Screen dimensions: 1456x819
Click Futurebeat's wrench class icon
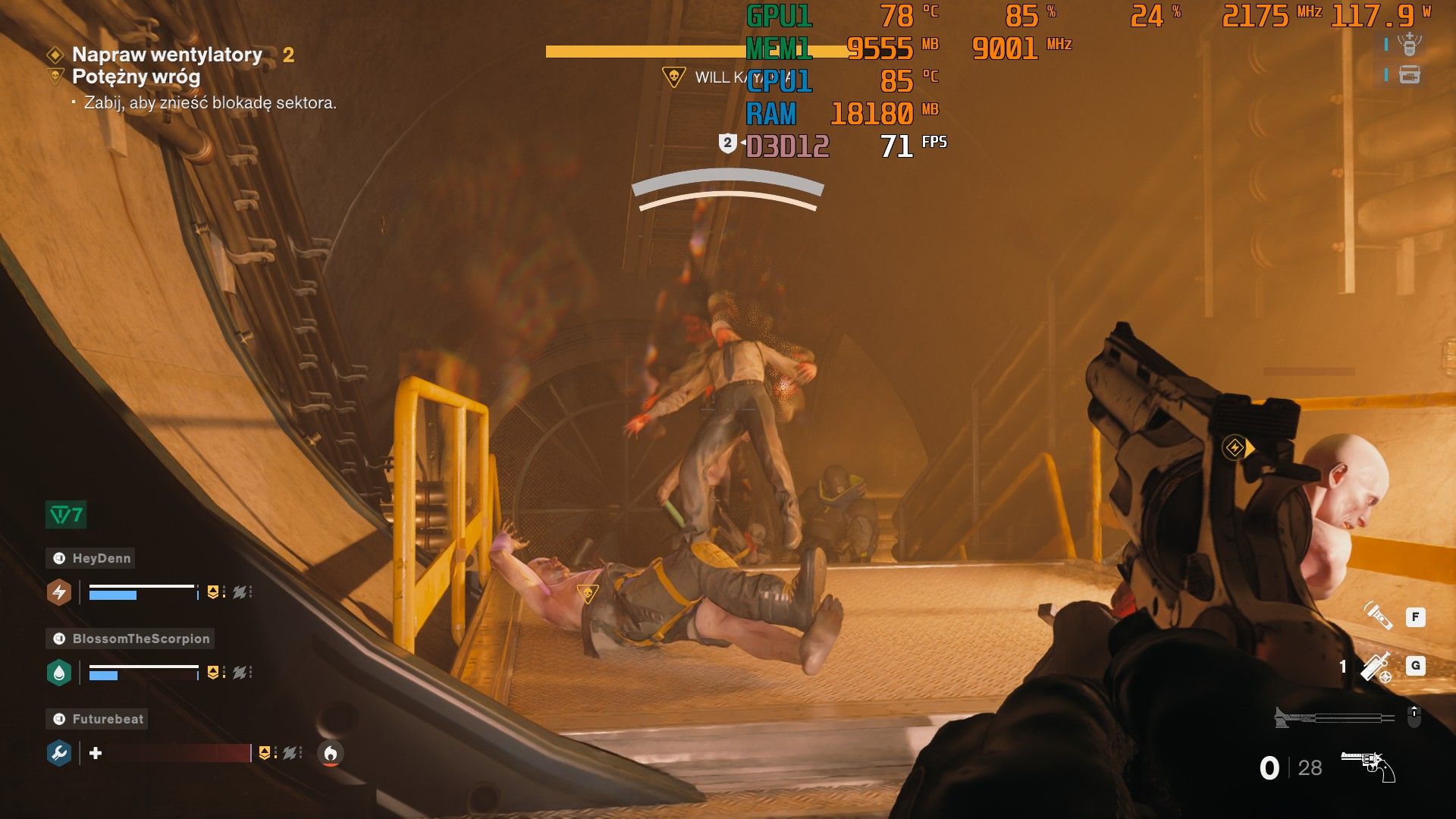tap(59, 753)
